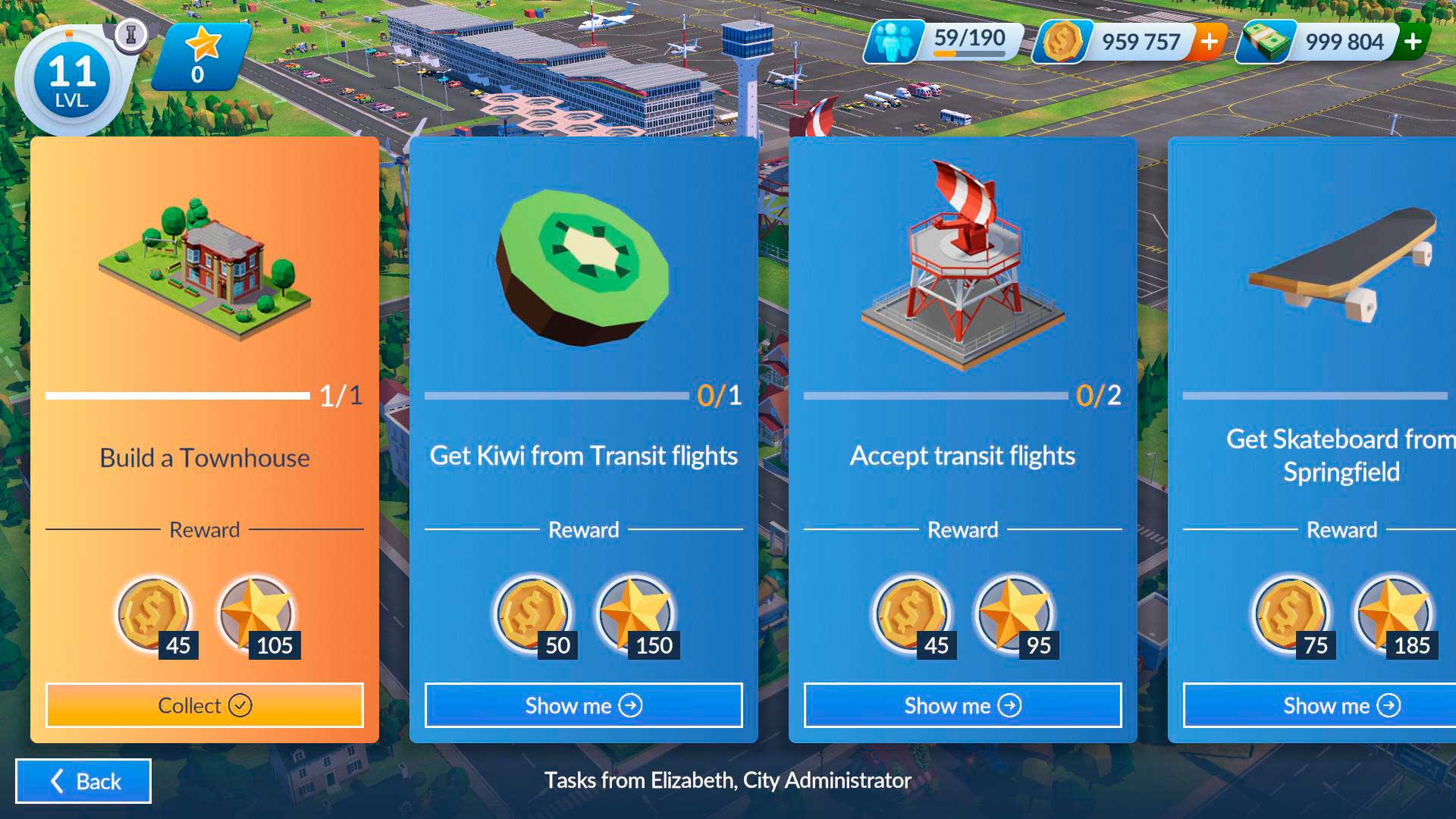Add more cash with the green plus
This screenshot has height=819, width=1456.
pyautogui.click(x=1413, y=41)
